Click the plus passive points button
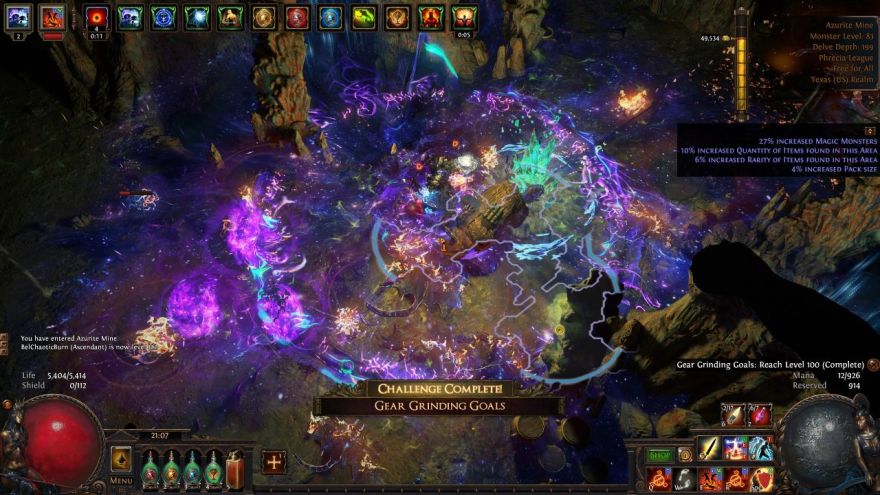Screen dimensions: 880x495 click(273, 462)
